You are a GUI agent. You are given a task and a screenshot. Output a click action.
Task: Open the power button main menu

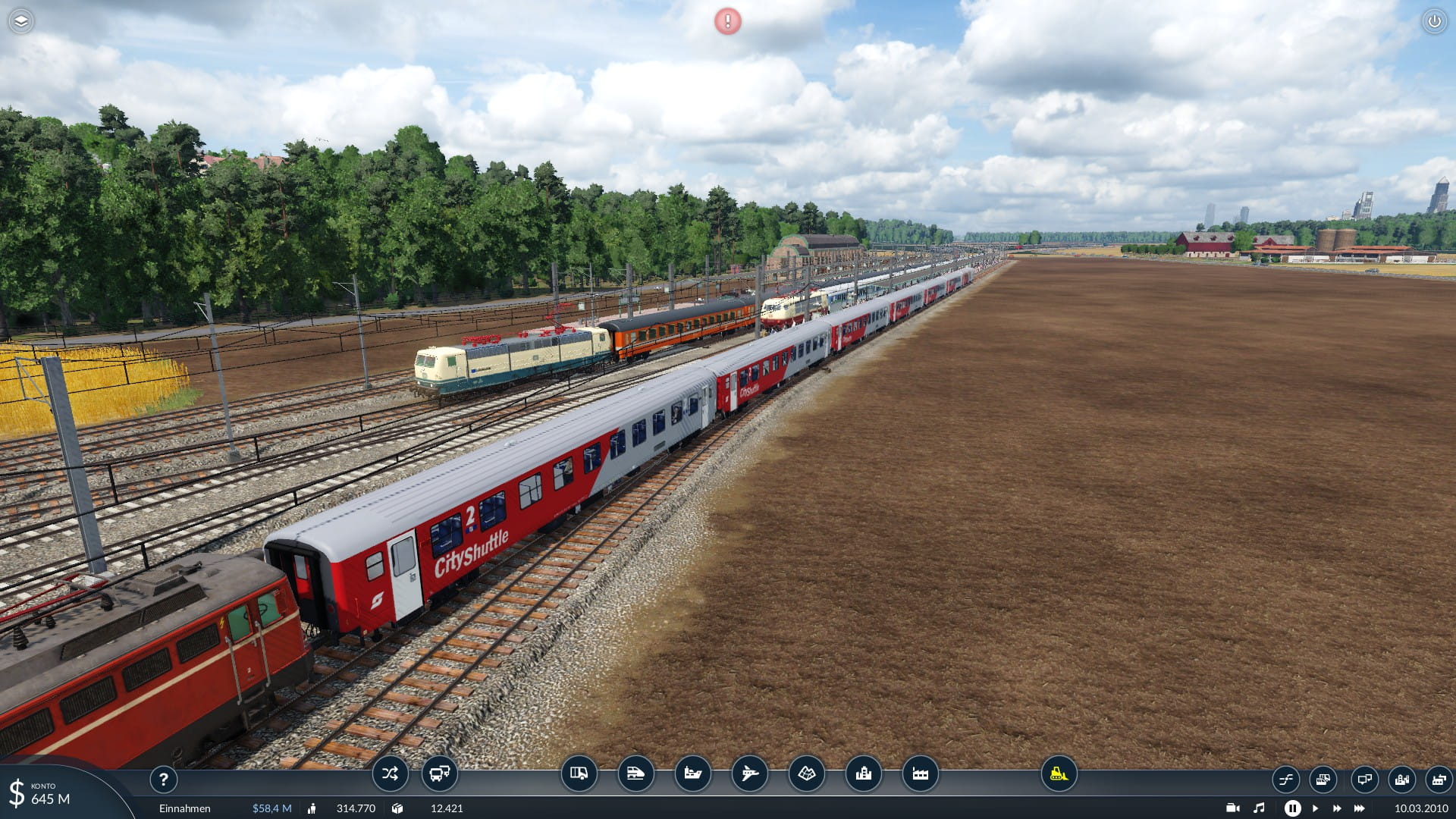tap(1434, 21)
